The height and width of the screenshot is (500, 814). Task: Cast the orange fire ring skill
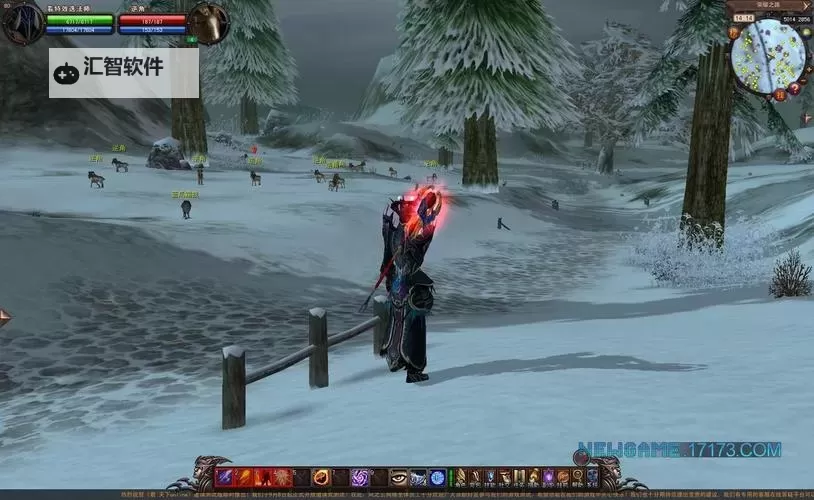(x=321, y=478)
